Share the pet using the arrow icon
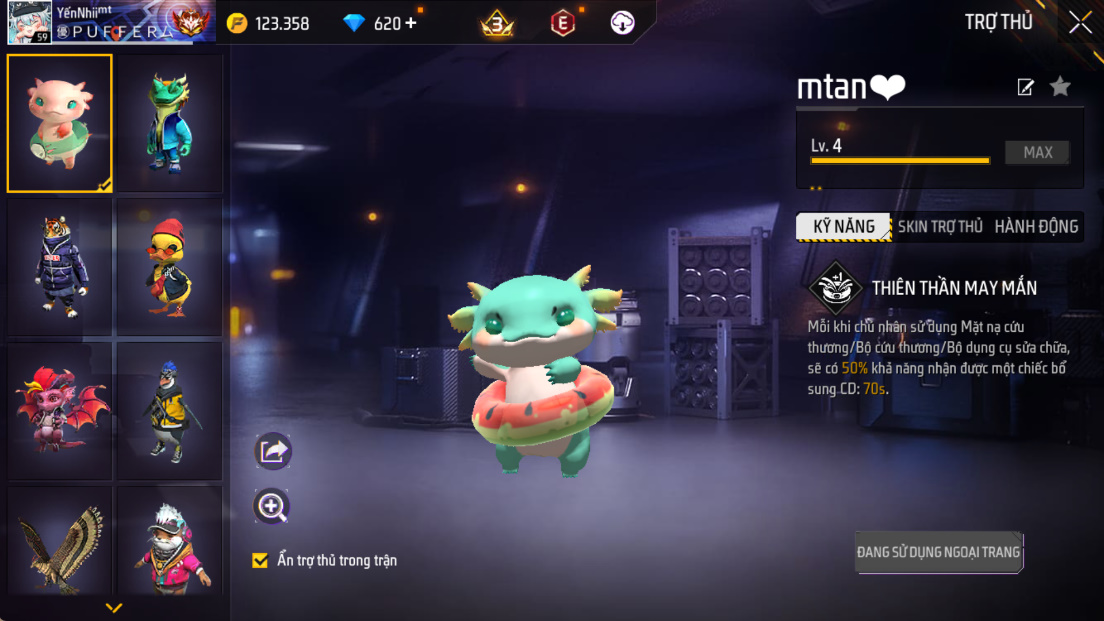 272,452
